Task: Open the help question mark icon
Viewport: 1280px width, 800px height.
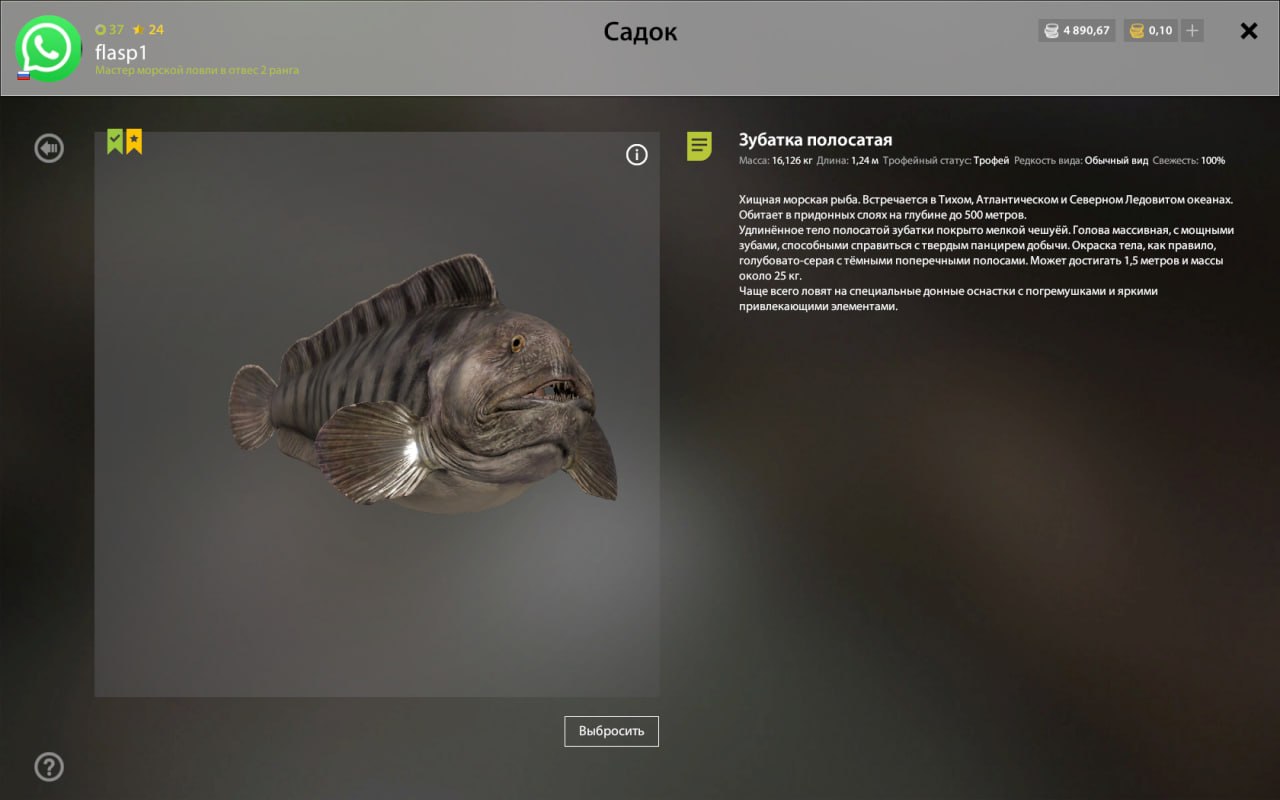Action: click(49, 767)
